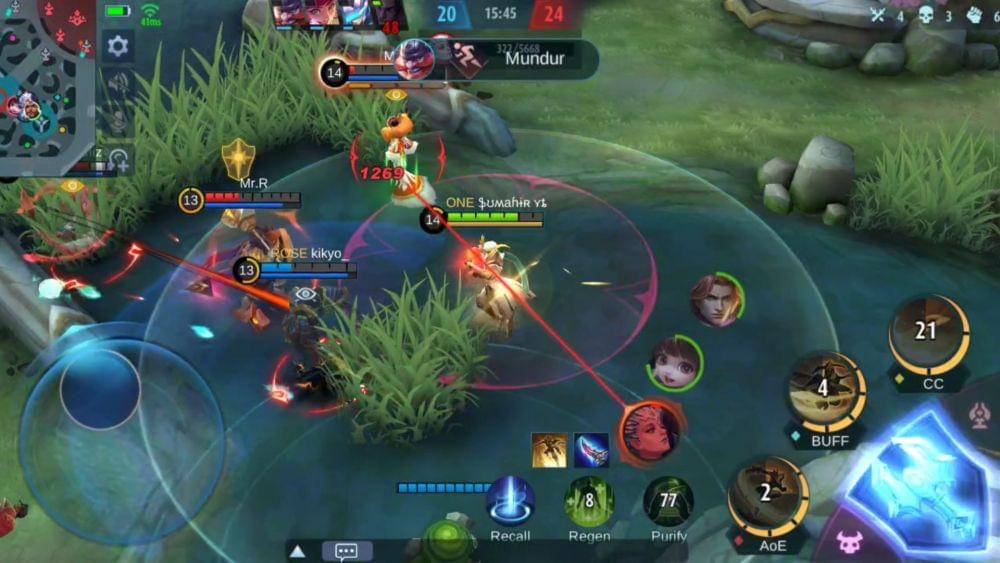Use the Regen skill button
Image resolution: width=1000 pixels, height=563 pixels.
pos(589,501)
